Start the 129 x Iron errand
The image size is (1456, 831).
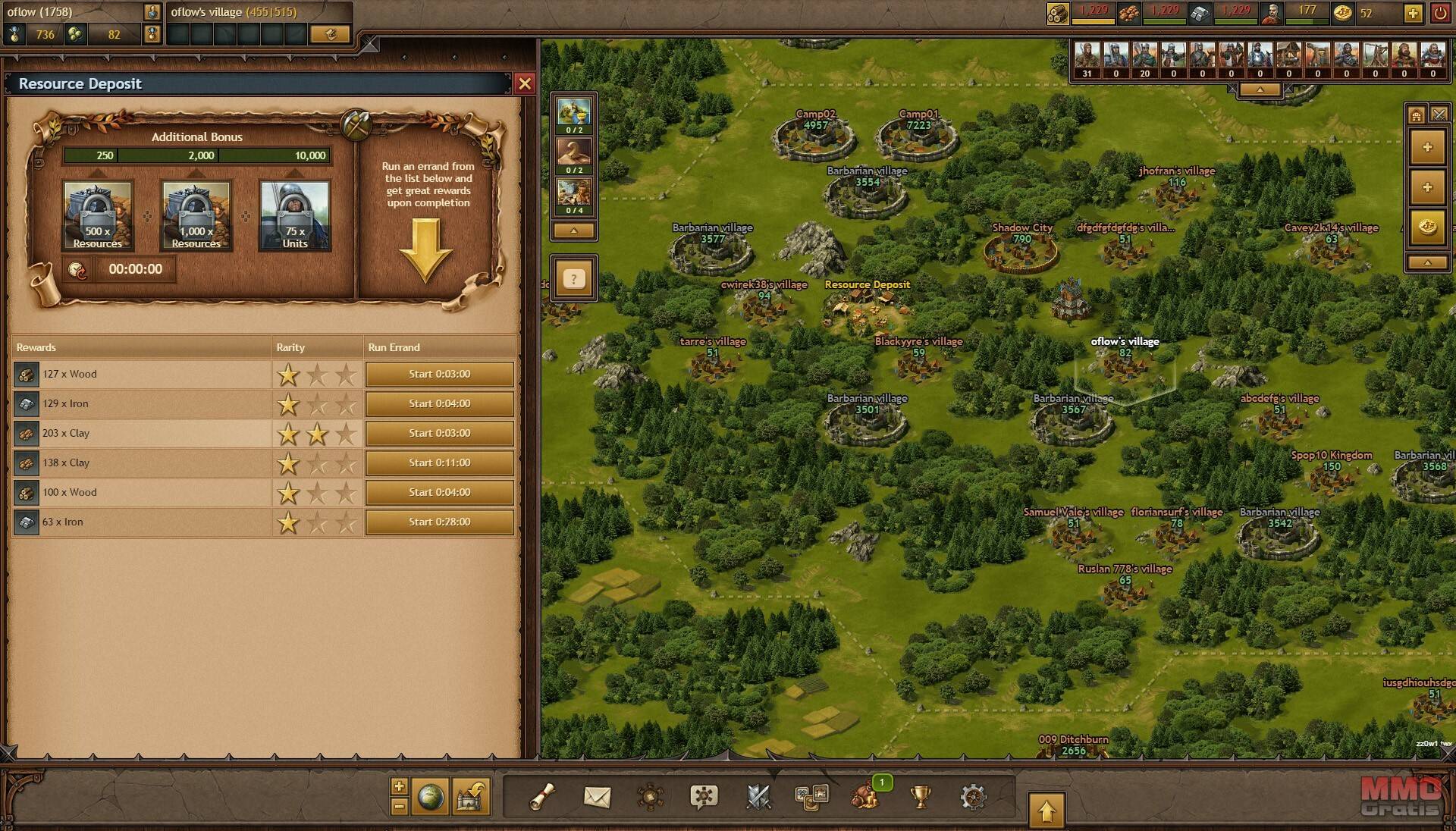[439, 403]
